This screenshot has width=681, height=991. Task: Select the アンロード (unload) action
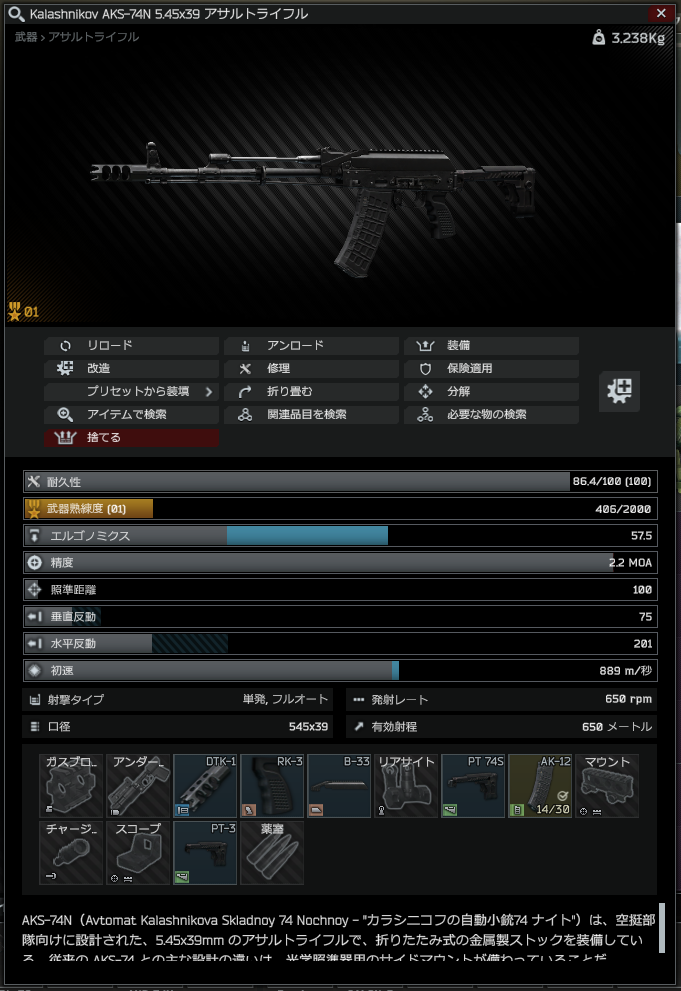pyautogui.click(x=311, y=346)
